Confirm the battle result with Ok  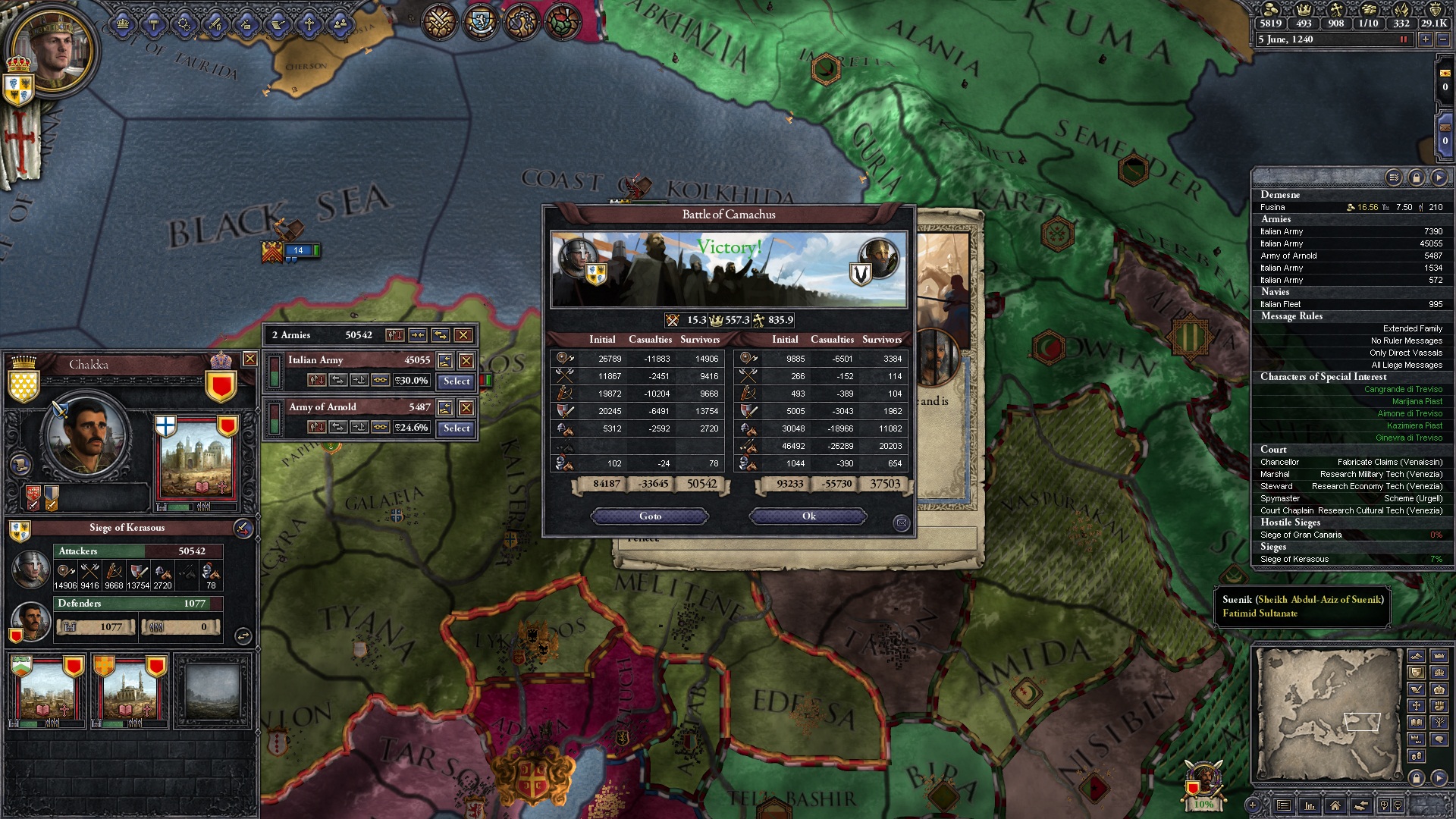[x=808, y=516]
